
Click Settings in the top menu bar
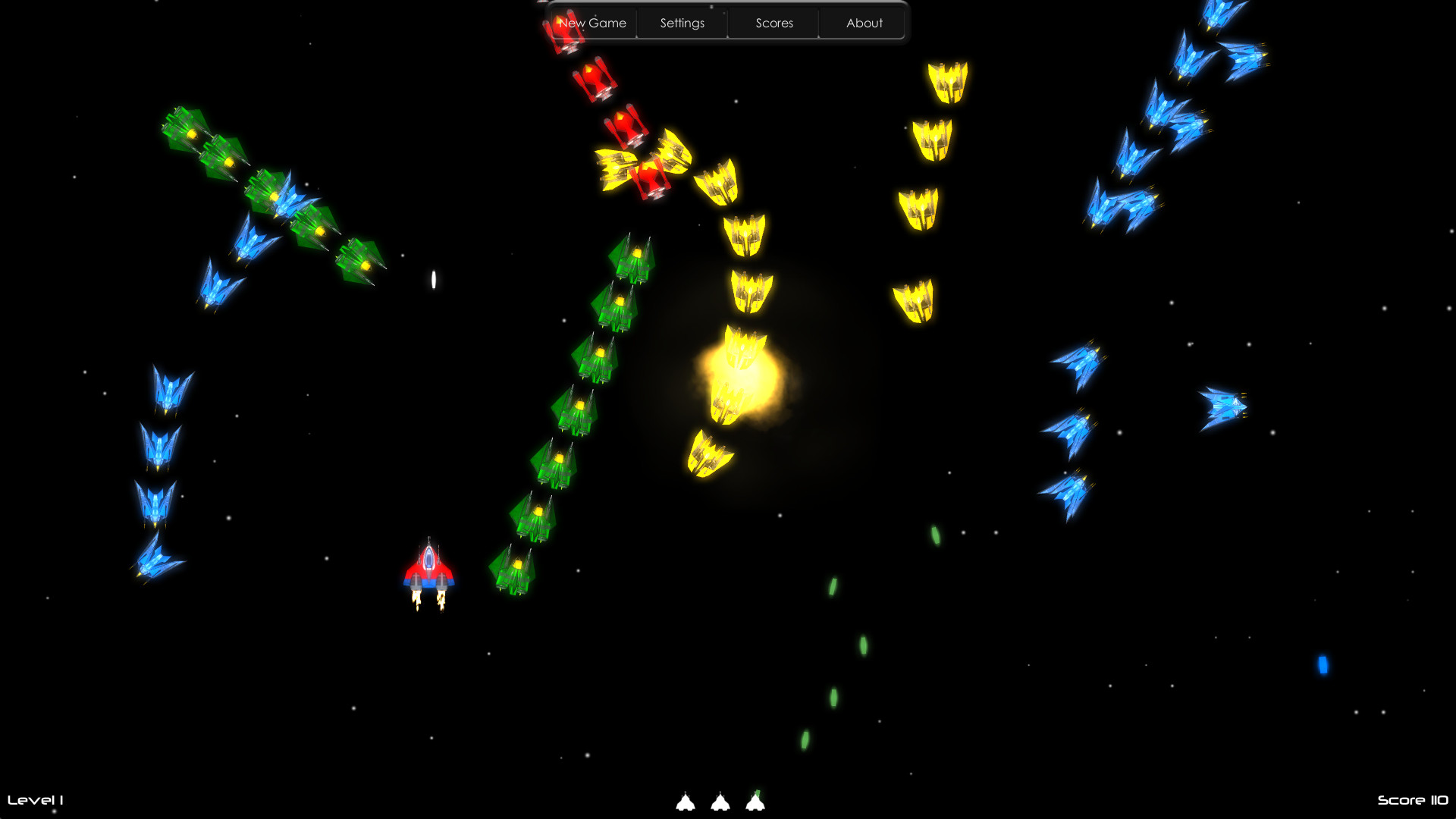pyautogui.click(x=681, y=23)
